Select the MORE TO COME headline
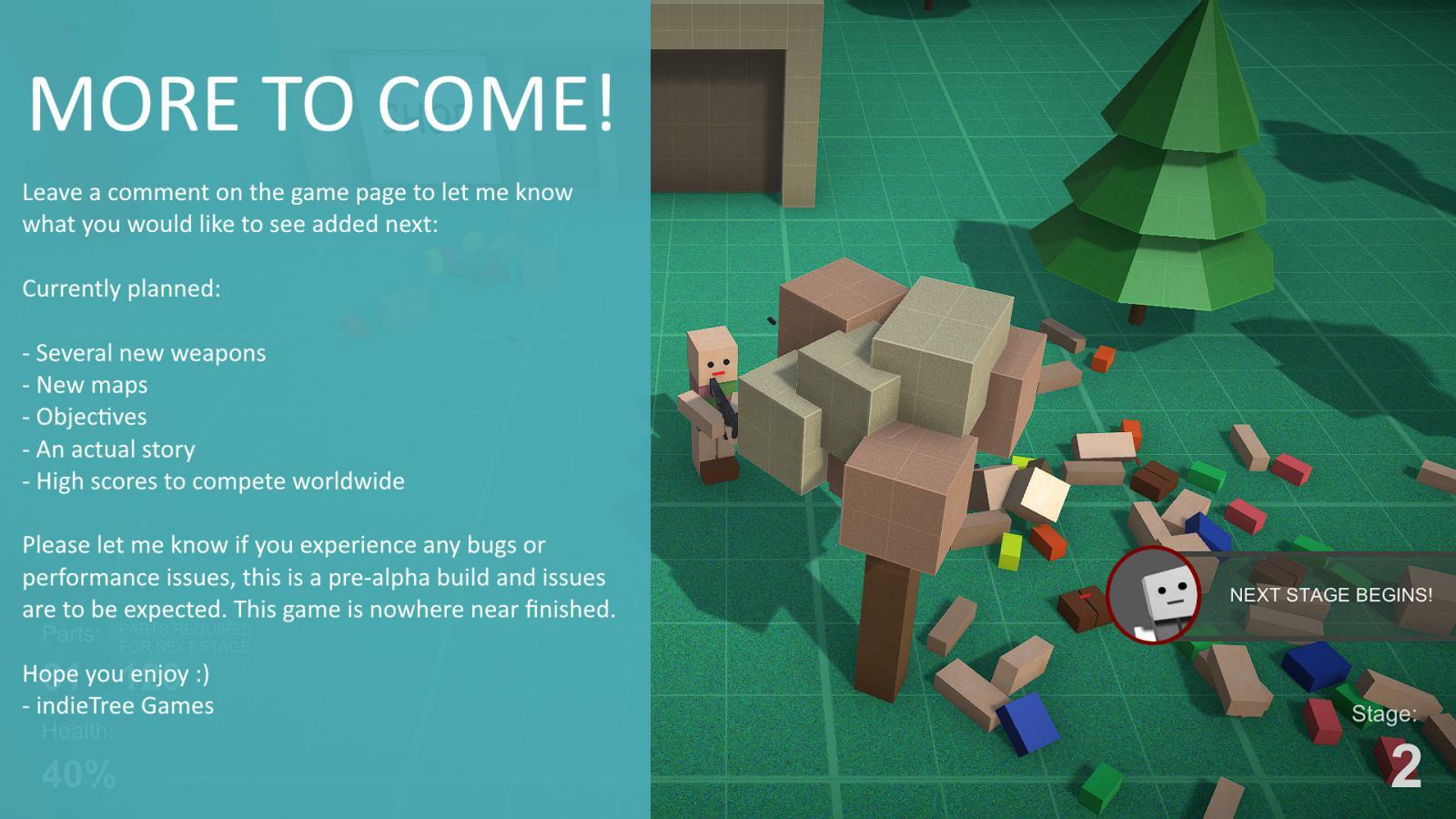Viewport: 1456px width, 819px height. [x=323, y=103]
